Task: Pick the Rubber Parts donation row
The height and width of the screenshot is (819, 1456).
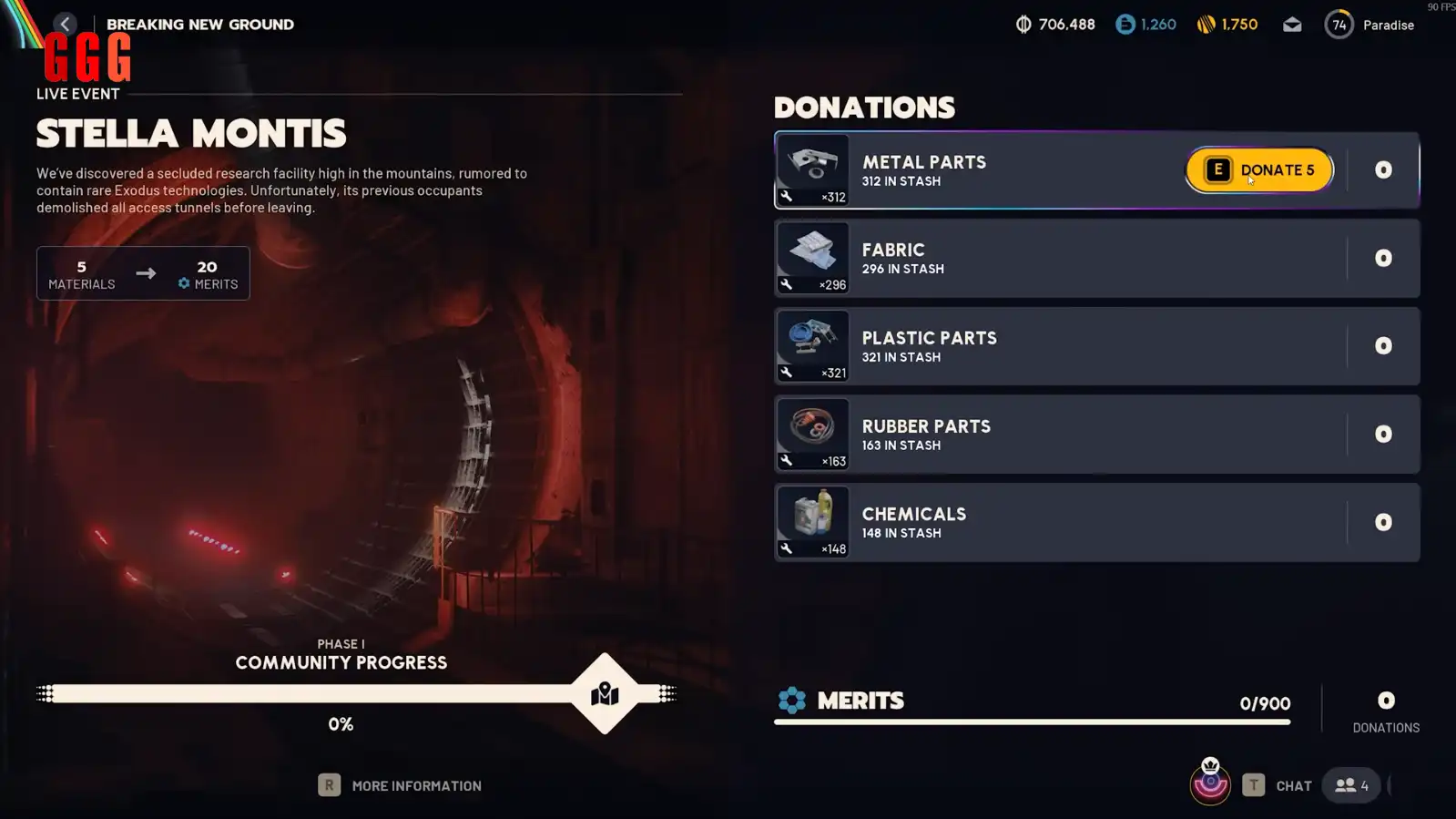Action: [1047, 435]
